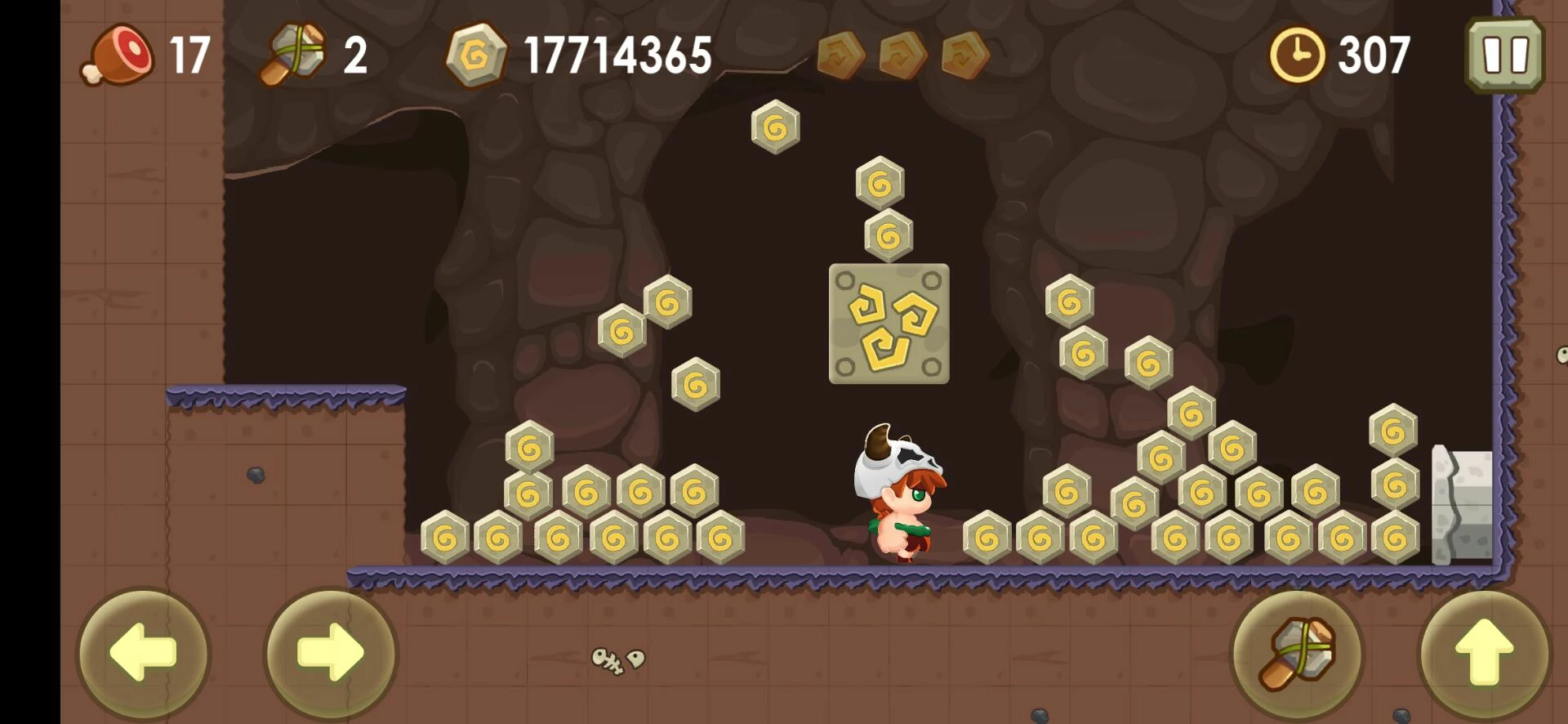This screenshot has height=724, width=1568.
Task: Tap the move left arrow button
Action: [x=144, y=653]
